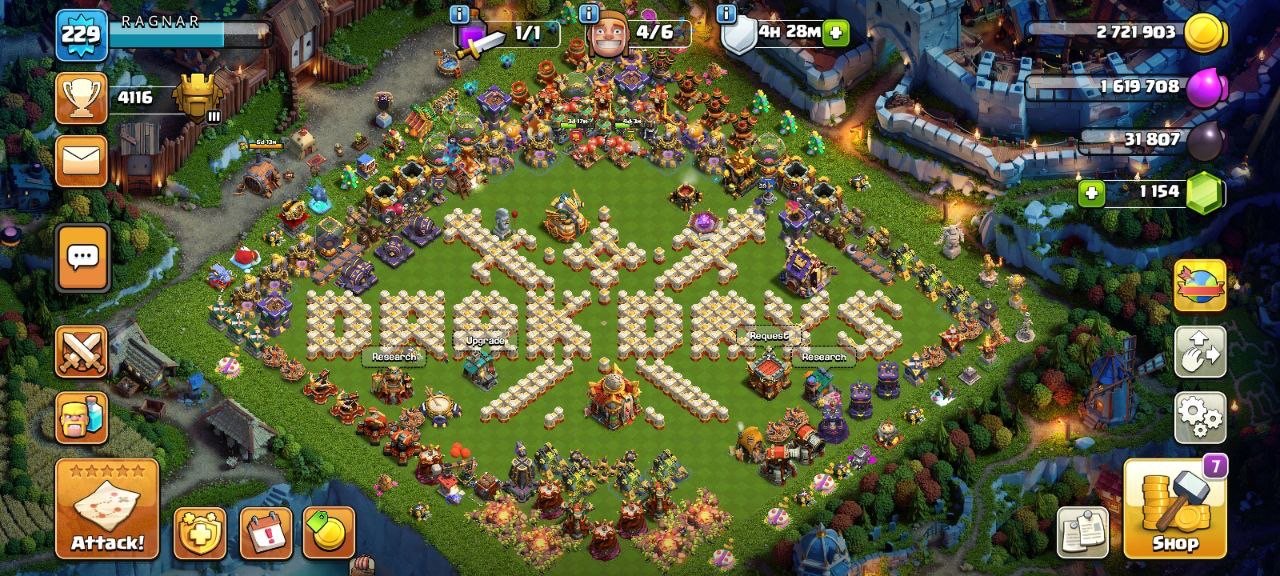1280x576 pixels.
Task: Click the green plus next to gems
Action: click(1091, 191)
